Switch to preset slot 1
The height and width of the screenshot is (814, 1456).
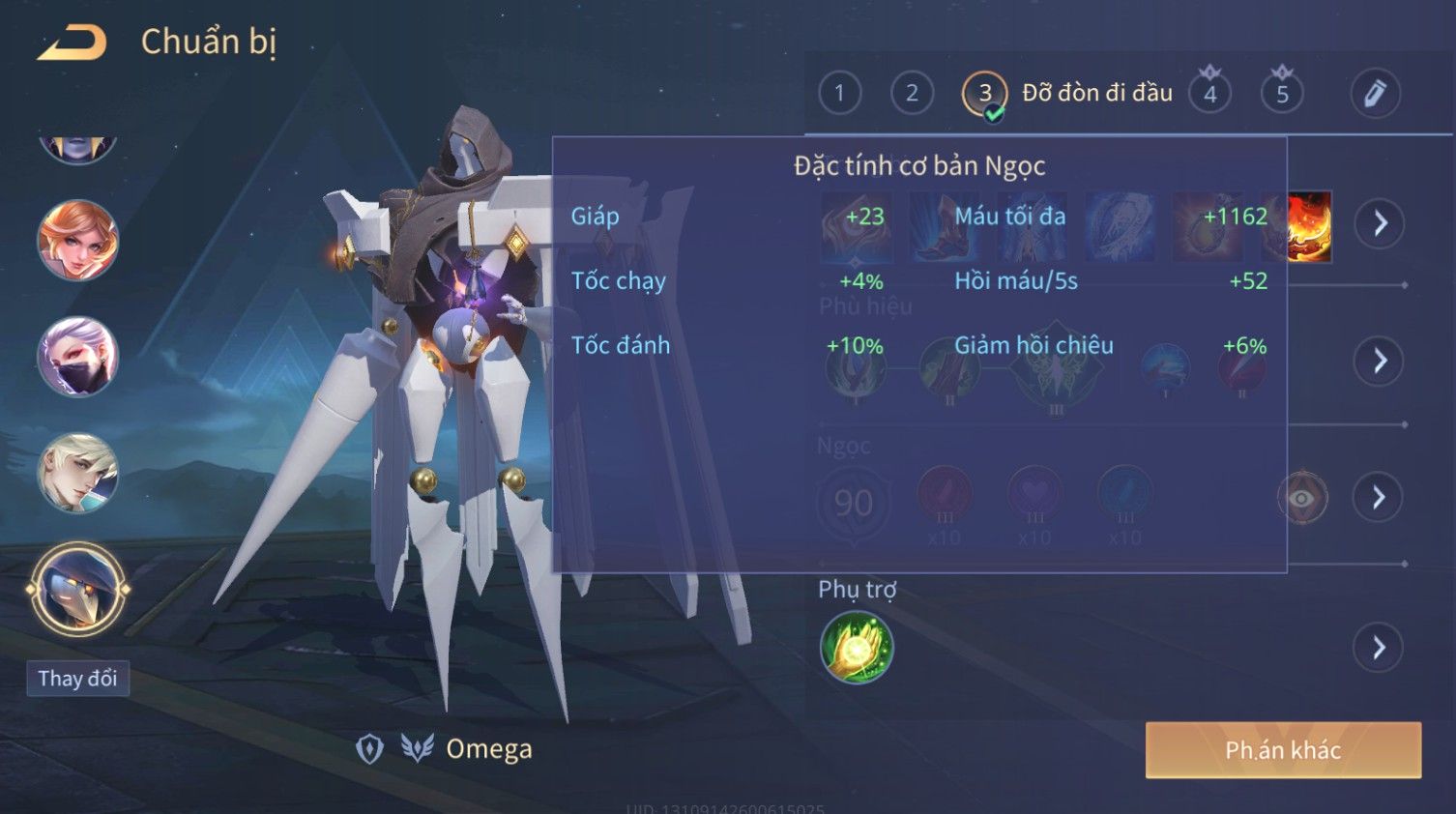tap(839, 93)
